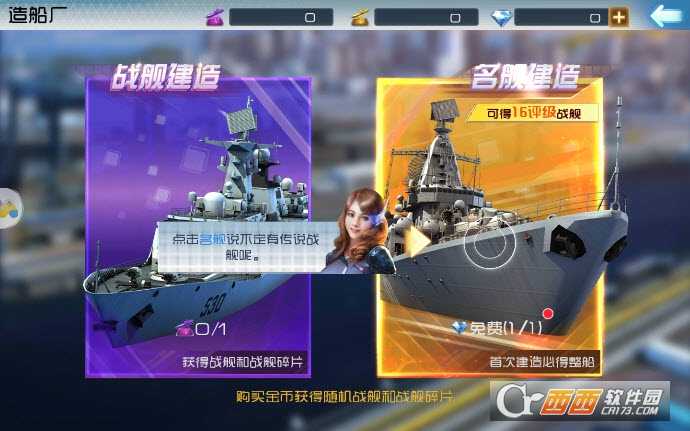Go back using the blue arrow
Screen dimensions: 690x431
[665, 15]
